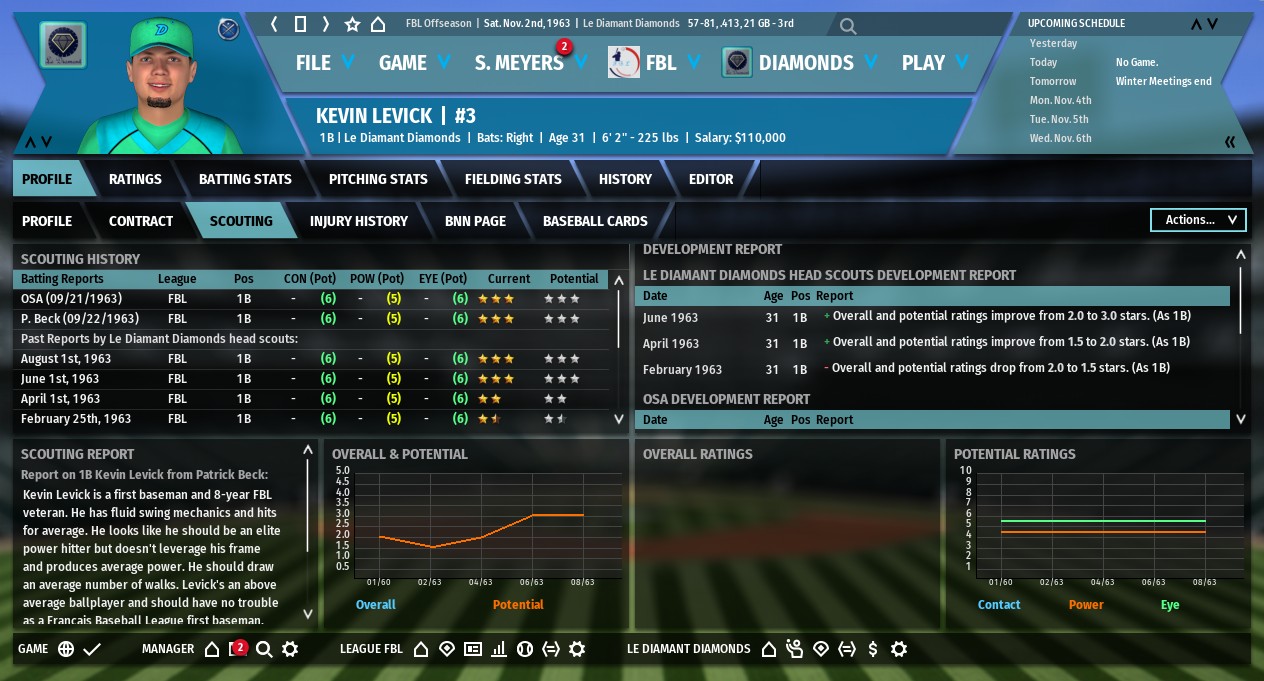This screenshot has width=1264, height=681.
Task: Click the search magnifier in top bar
Action: pos(848,25)
